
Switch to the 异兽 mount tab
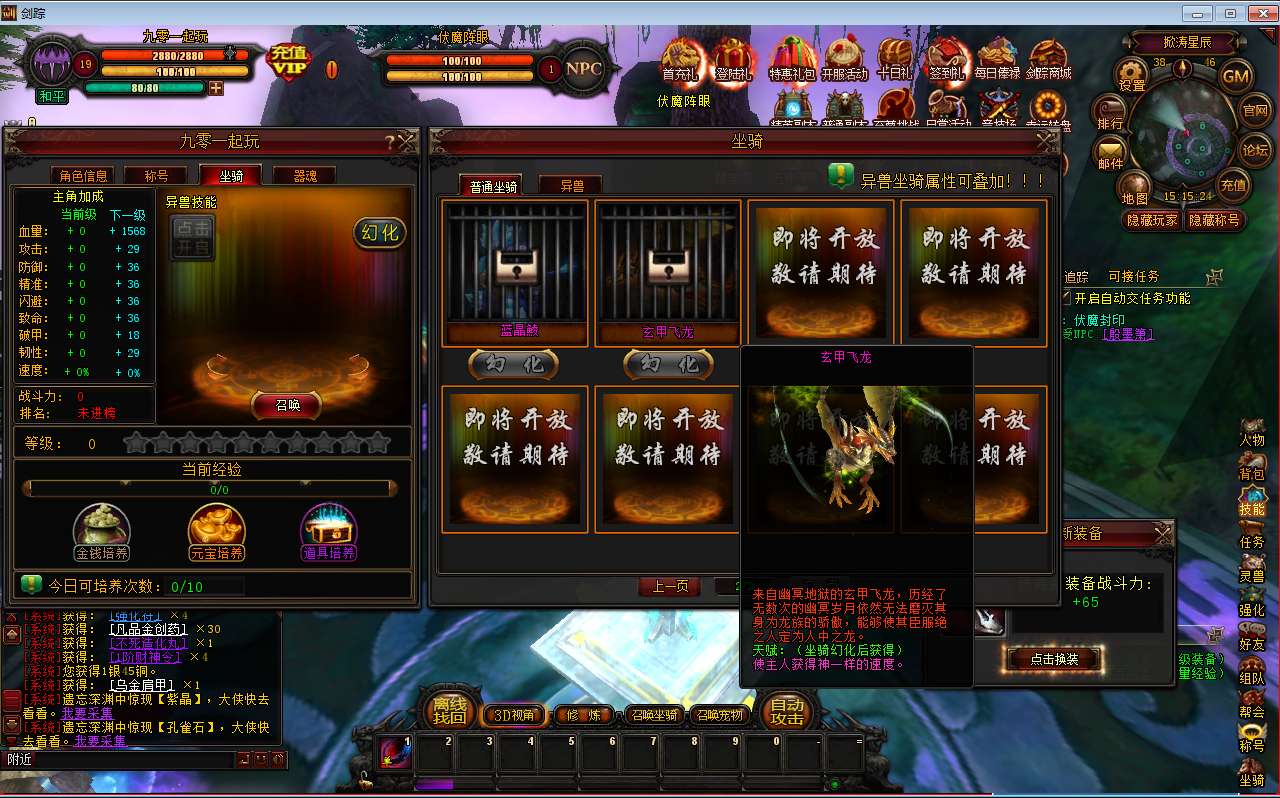pyautogui.click(x=570, y=184)
